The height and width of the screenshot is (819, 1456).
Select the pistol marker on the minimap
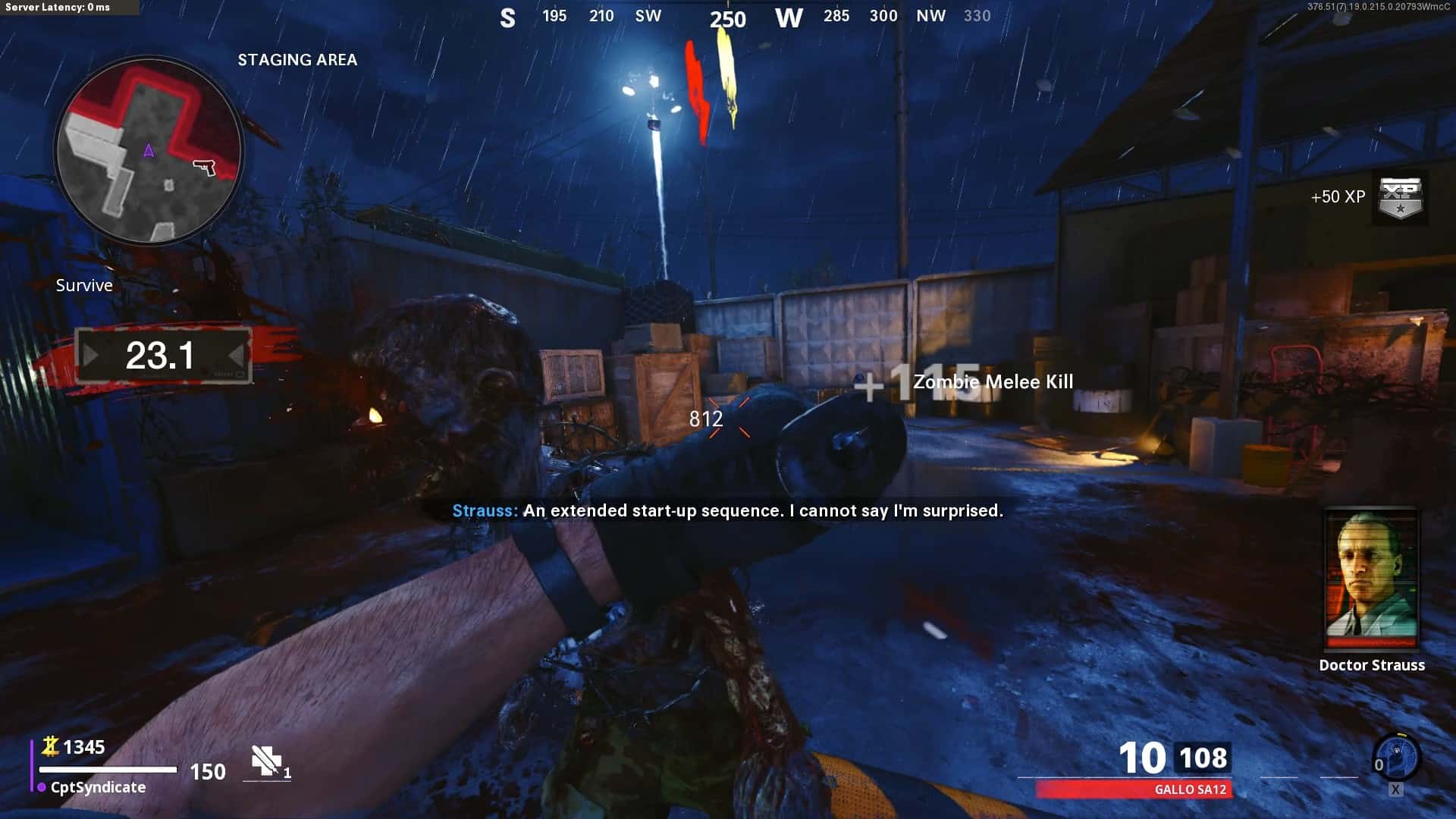205,166
